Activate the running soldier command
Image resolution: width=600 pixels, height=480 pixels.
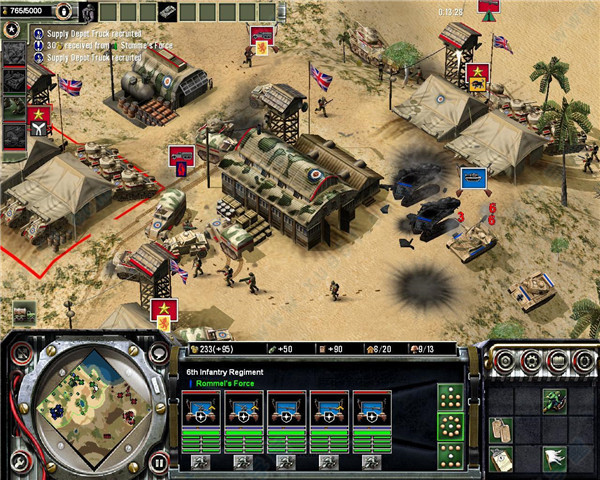point(555,400)
